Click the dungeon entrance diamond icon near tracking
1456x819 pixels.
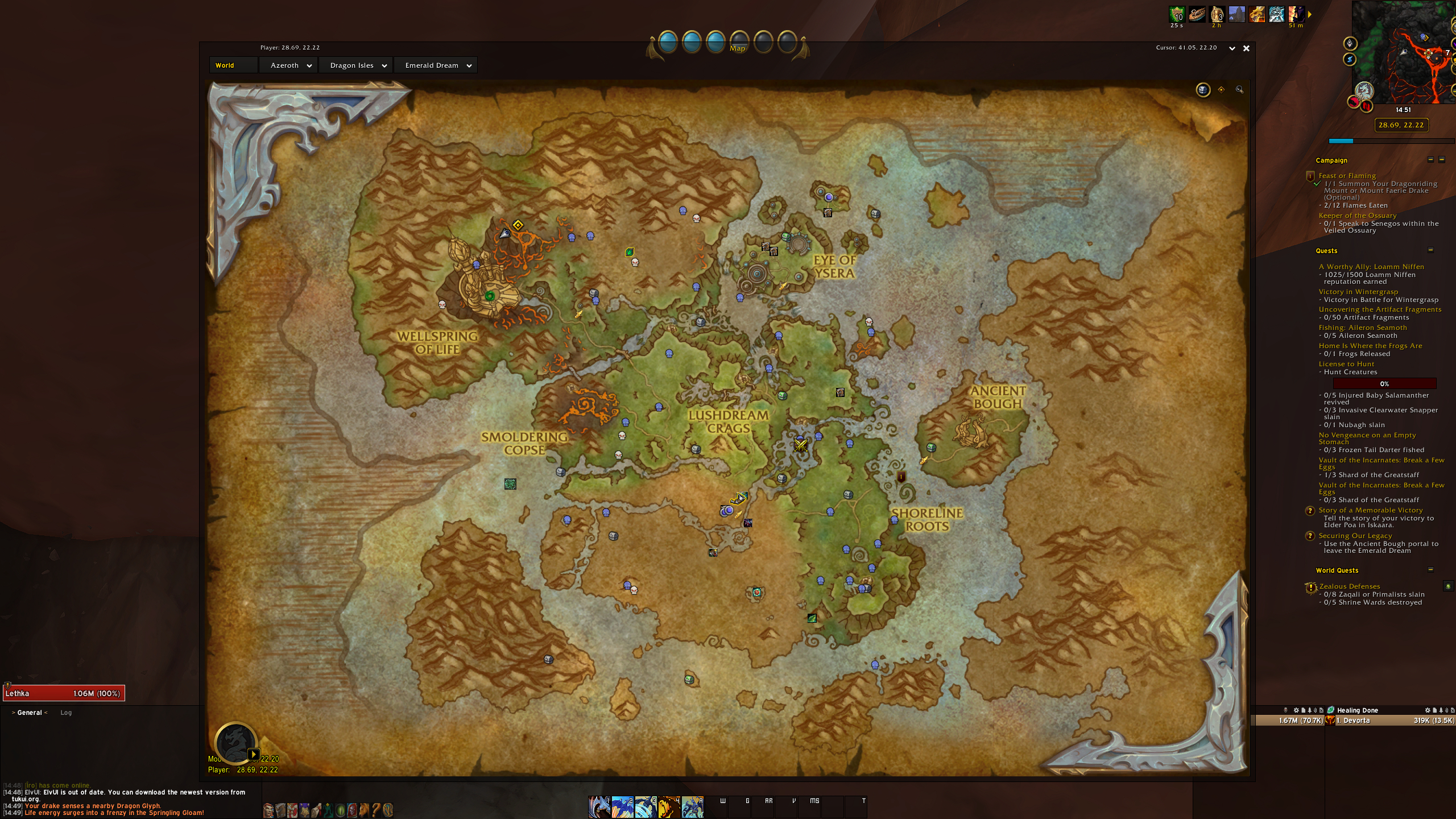pos(1221,90)
